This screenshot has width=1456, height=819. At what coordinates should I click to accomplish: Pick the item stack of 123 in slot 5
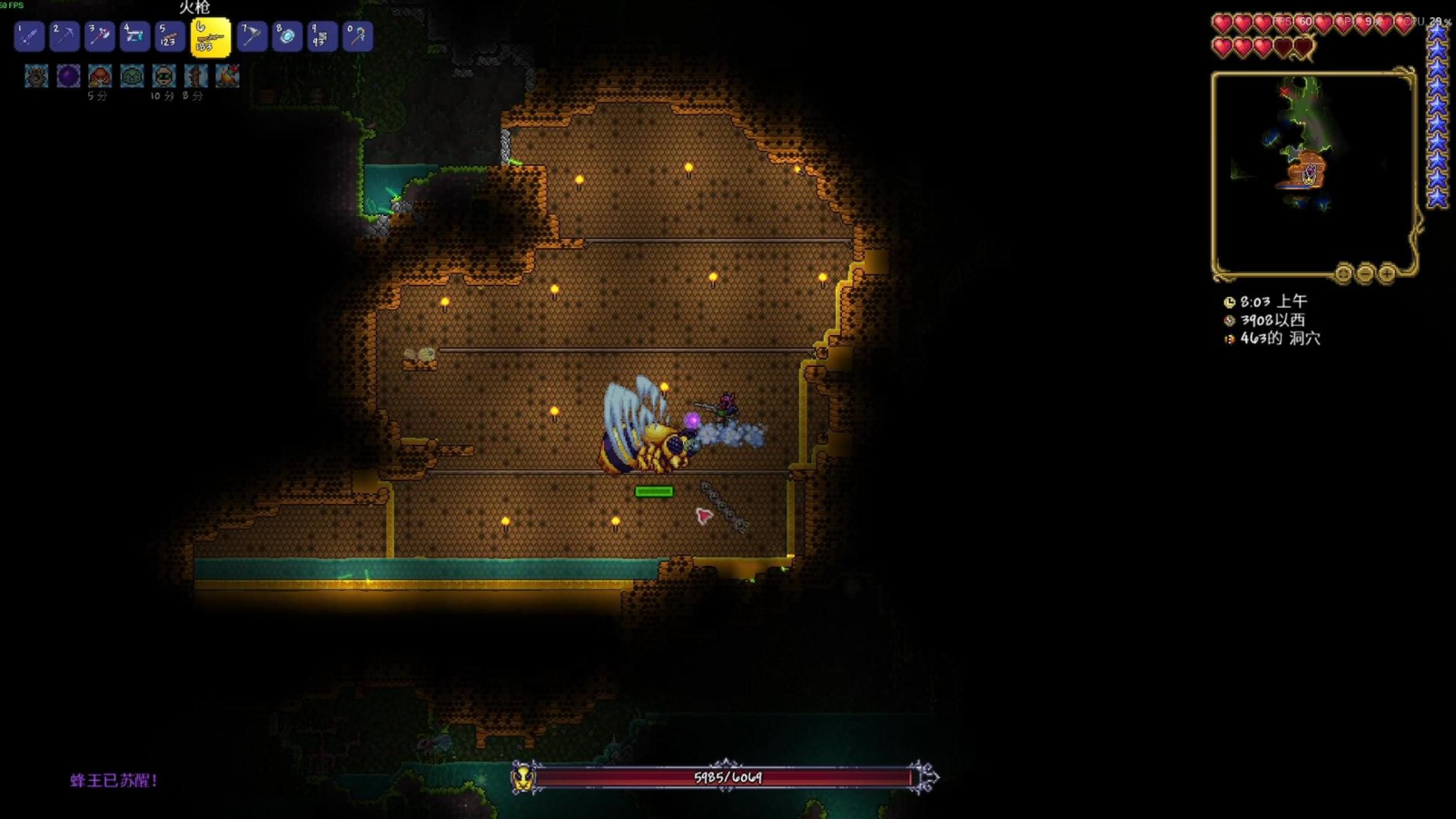(x=170, y=36)
